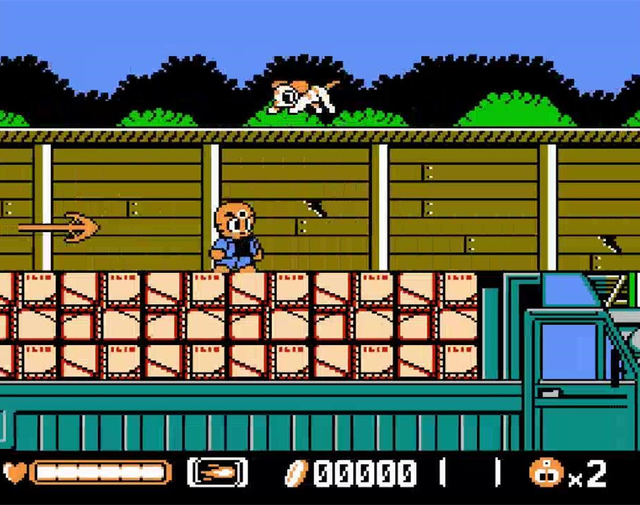Select the current weapon box in the HUD

click(x=217, y=472)
